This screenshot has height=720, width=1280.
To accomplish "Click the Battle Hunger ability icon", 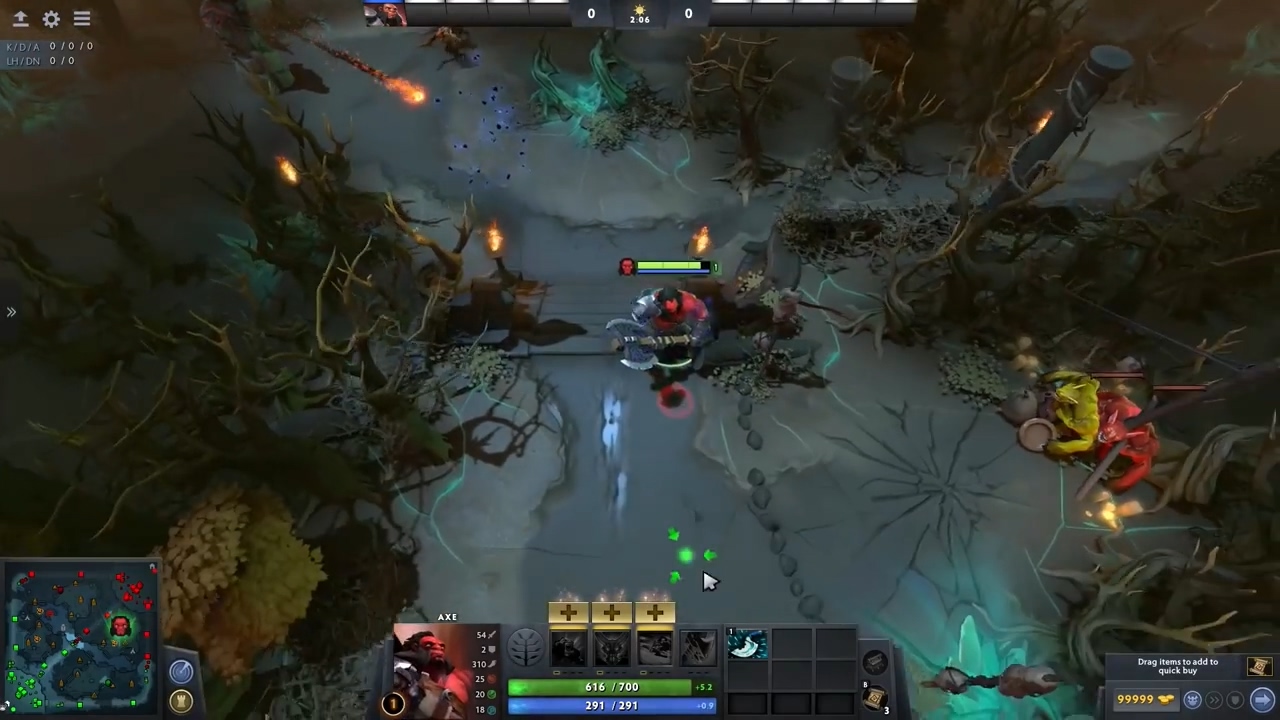I will coord(612,647).
